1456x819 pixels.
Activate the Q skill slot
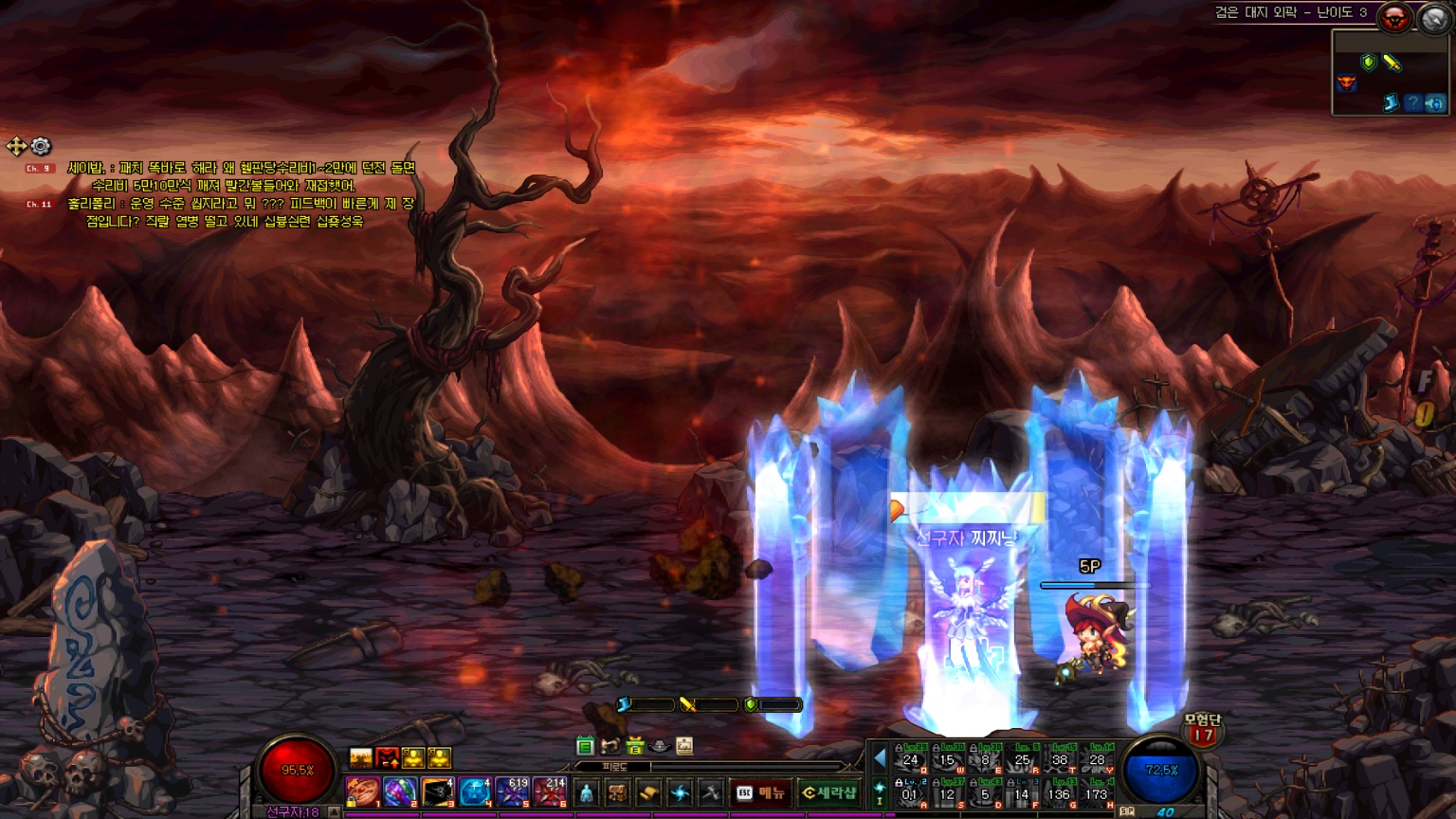(910, 759)
